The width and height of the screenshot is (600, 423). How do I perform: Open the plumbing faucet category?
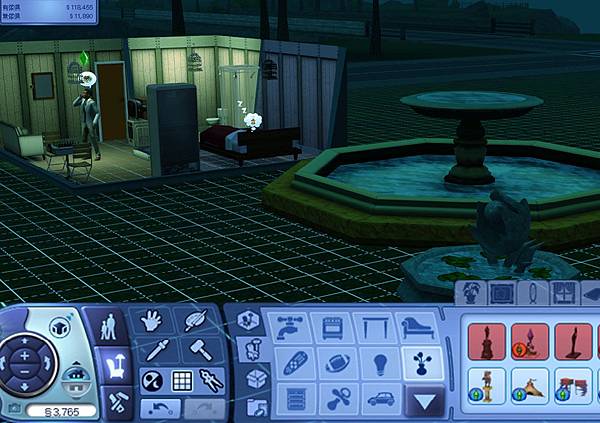[x=291, y=327]
